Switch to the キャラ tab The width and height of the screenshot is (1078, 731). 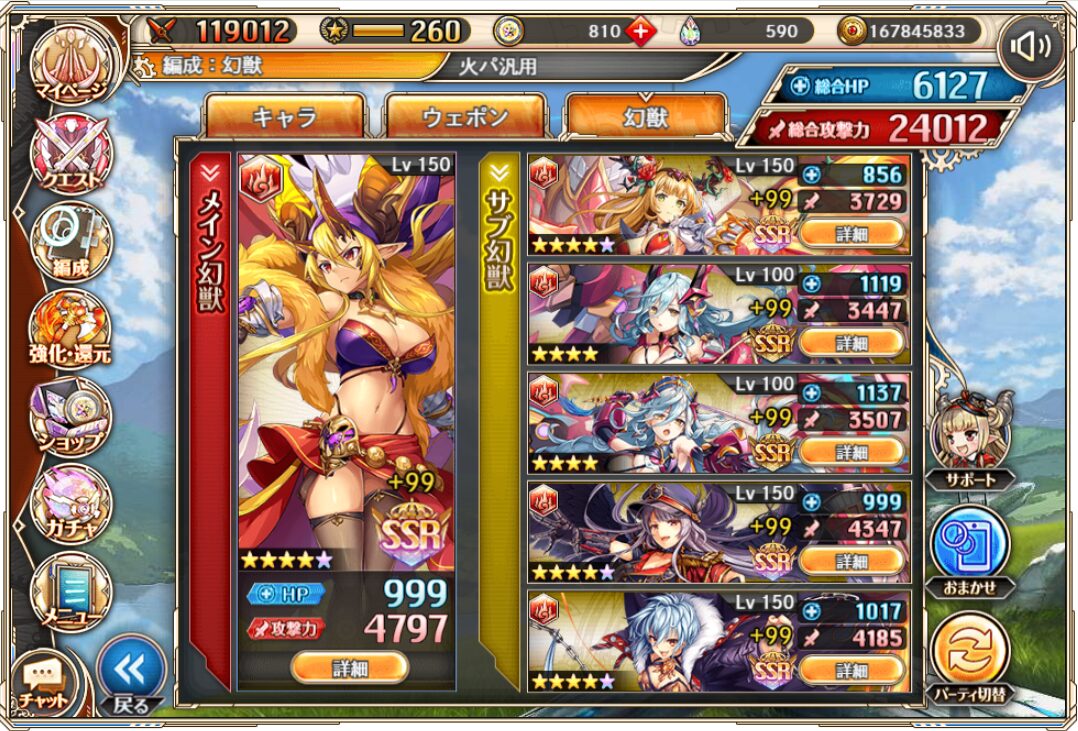(x=284, y=117)
